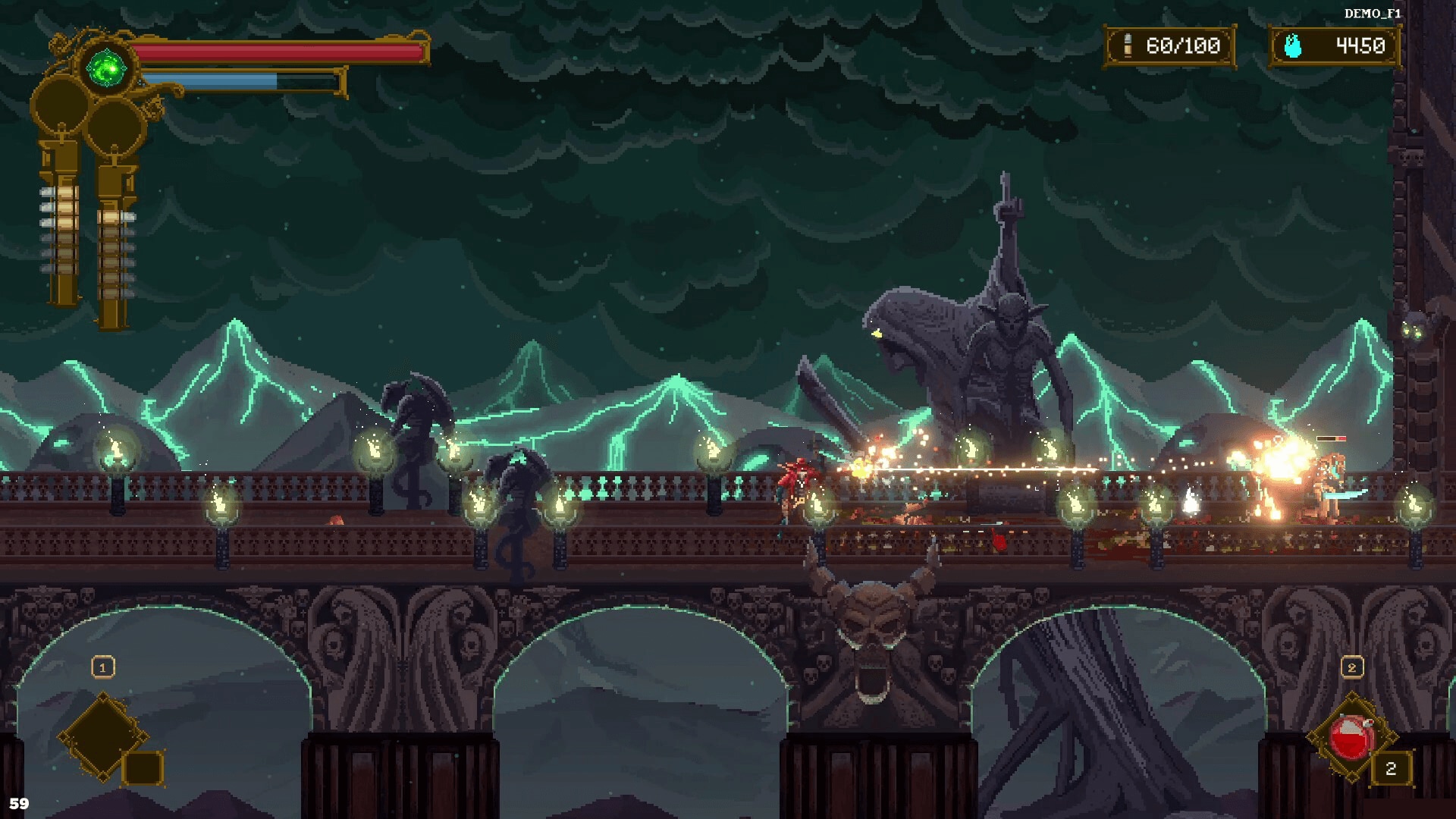Image resolution: width=1456 pixels, height=819 pixels.
Task: Select the red health potion slot
Action: pyautogui.click(x=1352, y=737)
